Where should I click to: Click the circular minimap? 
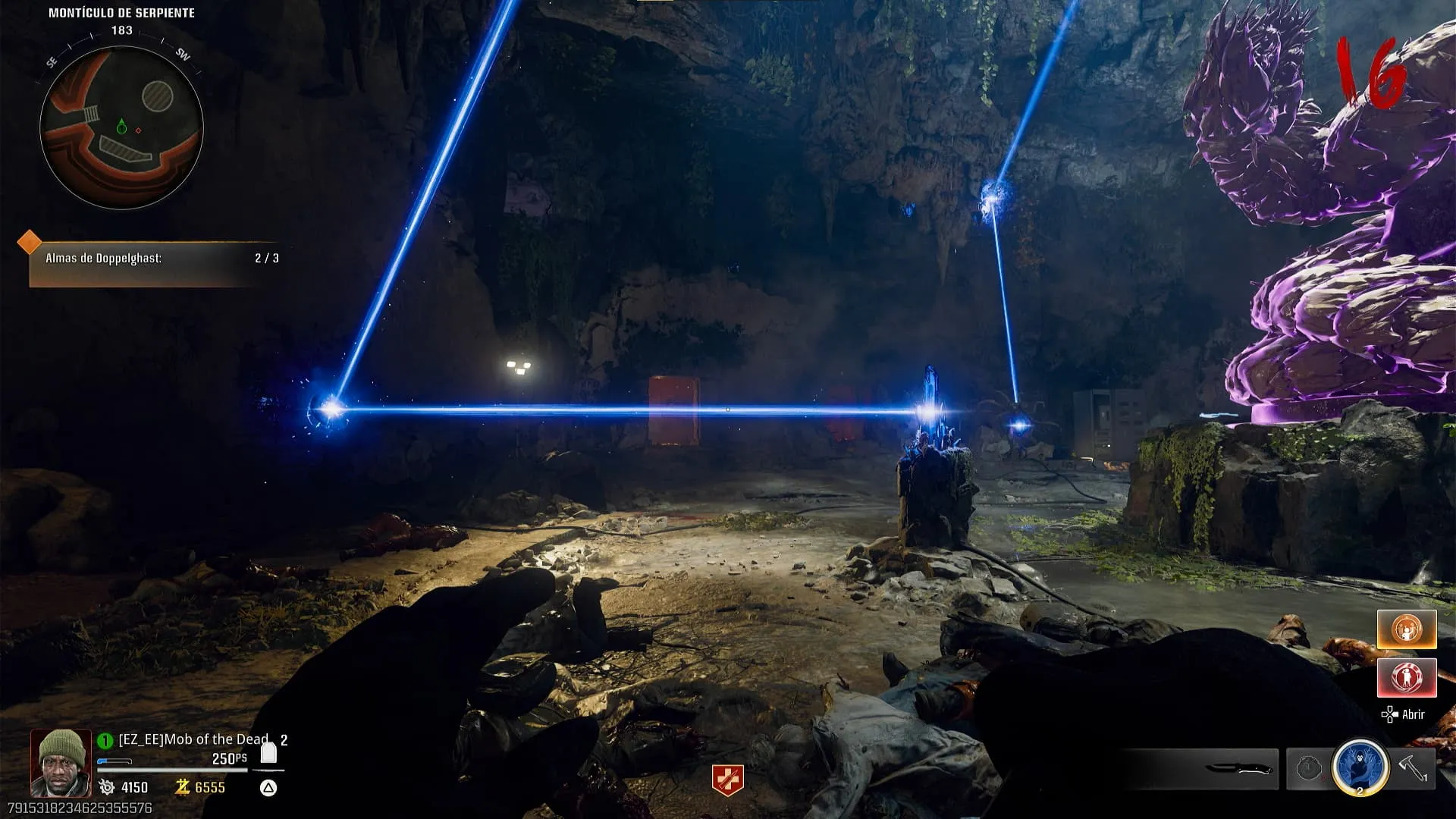[x=121, y=127]
